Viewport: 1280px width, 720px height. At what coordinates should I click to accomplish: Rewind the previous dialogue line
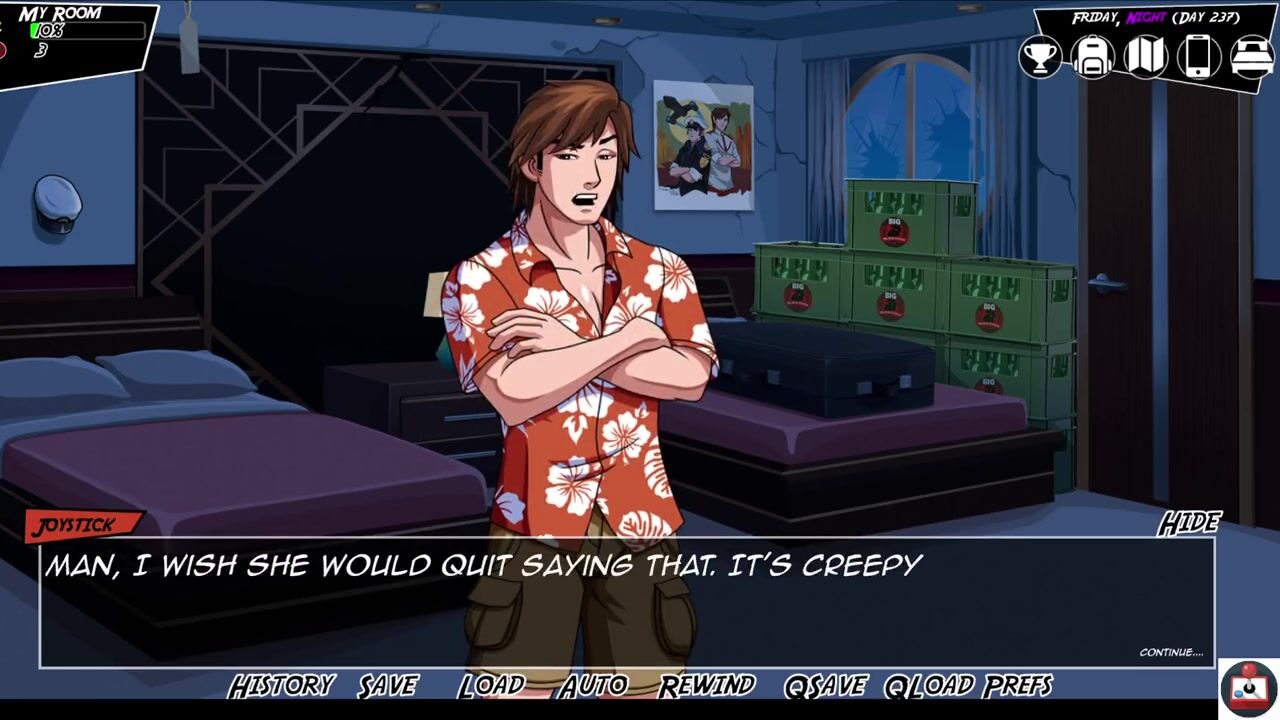pos(706,686)
